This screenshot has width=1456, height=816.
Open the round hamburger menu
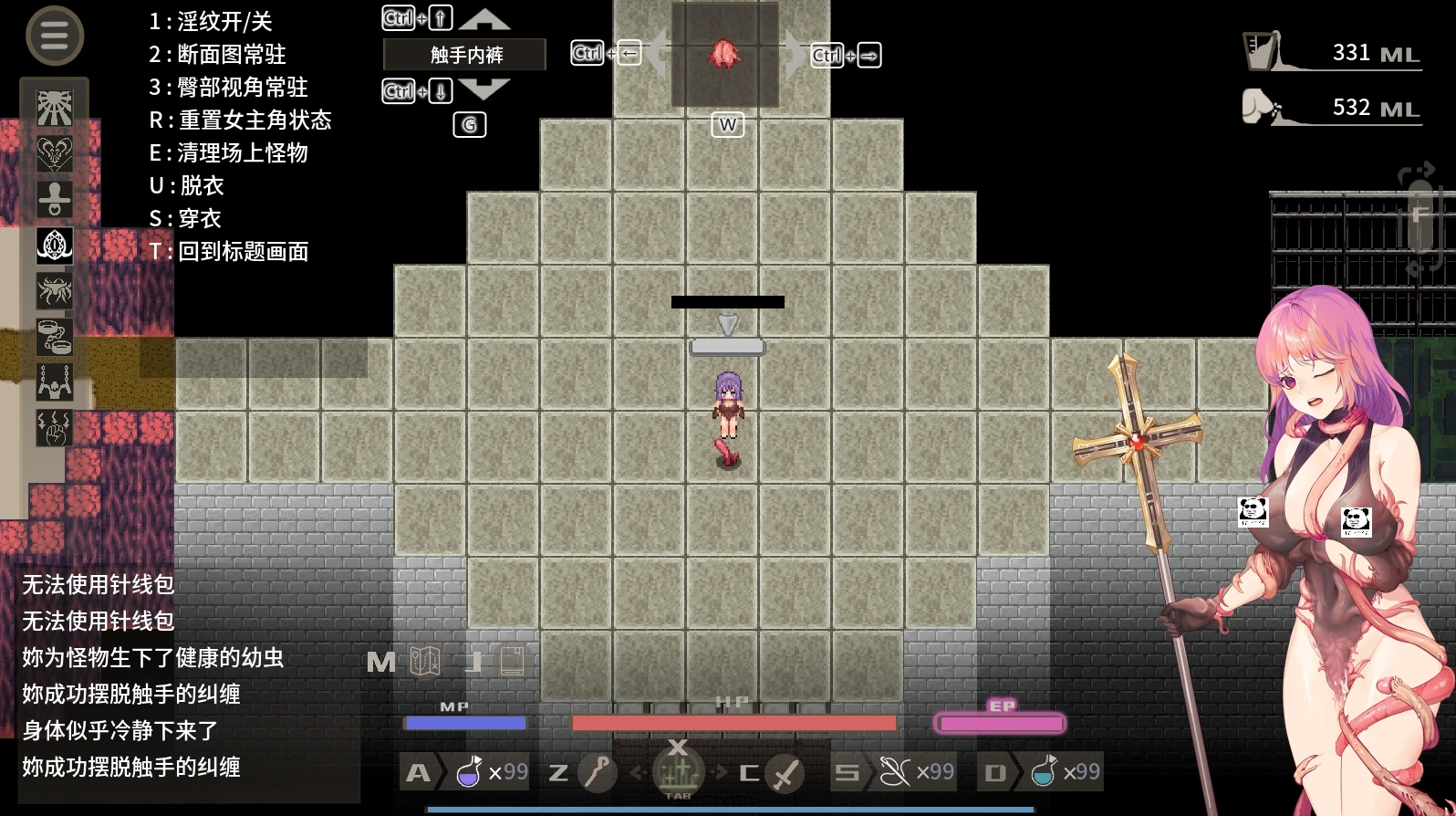click(55, 36)
